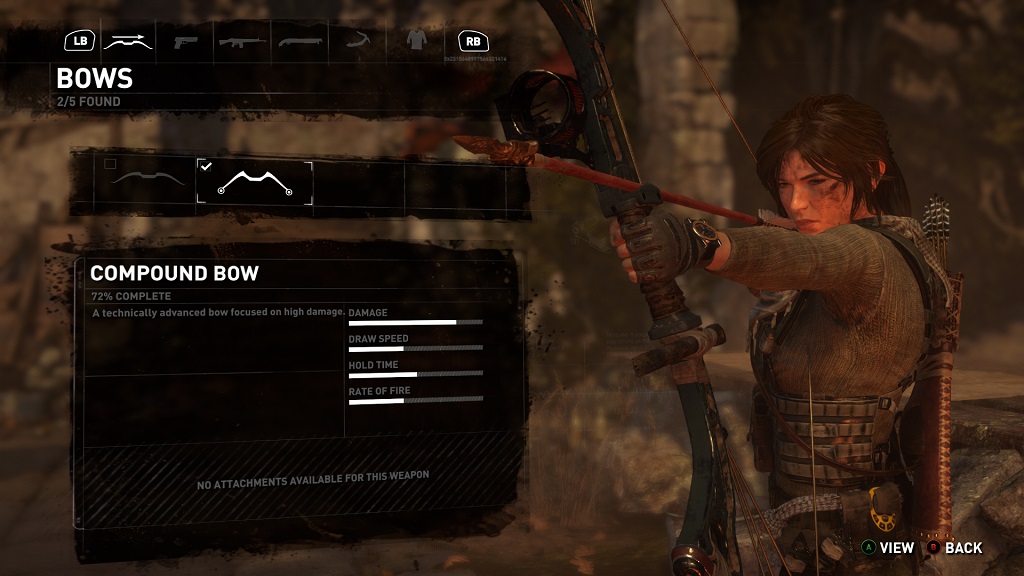Switch to the assault rifle tab
The height and width of the screenshot is (576, 1024).
click(x=241, y=42)
